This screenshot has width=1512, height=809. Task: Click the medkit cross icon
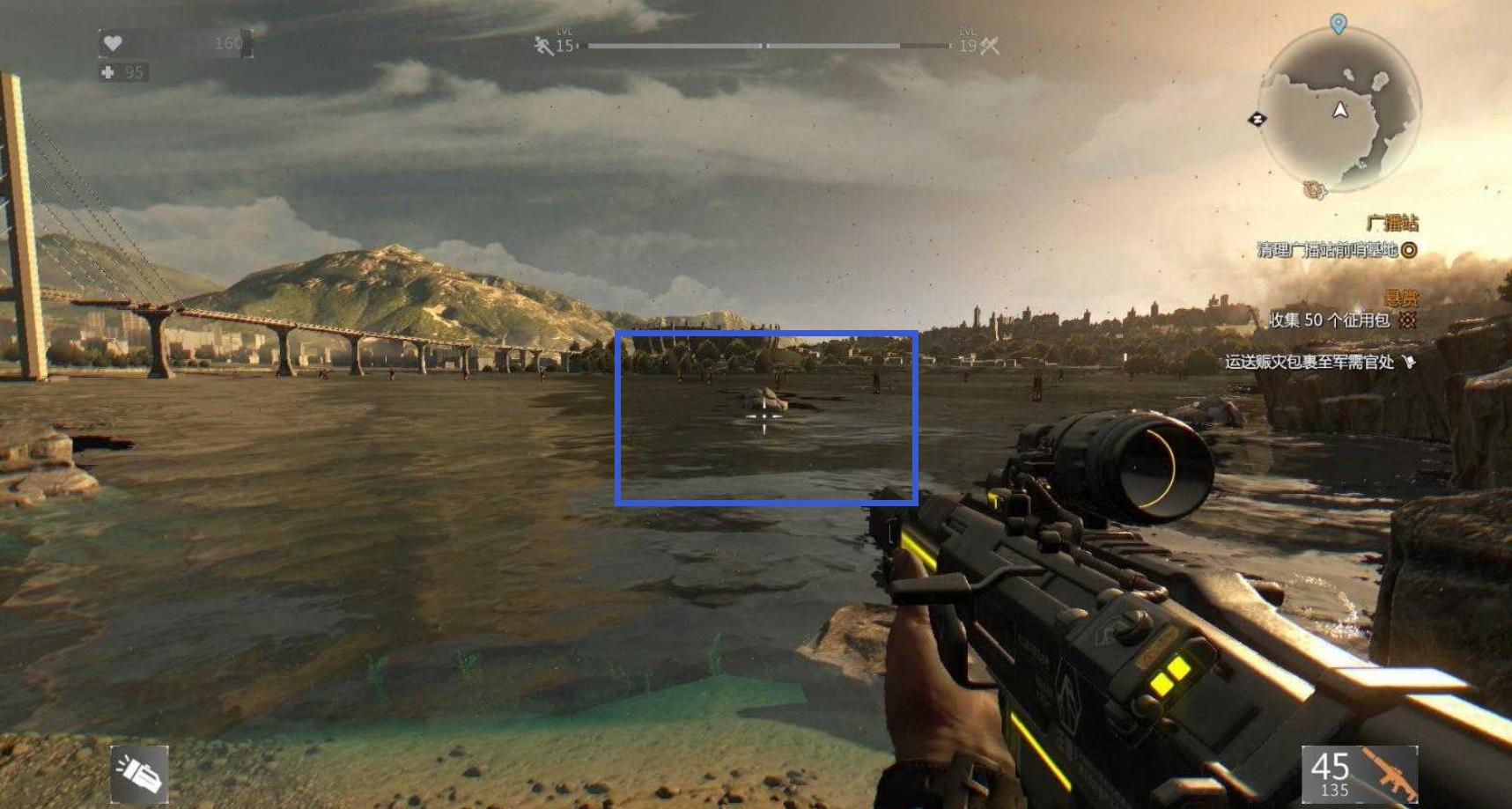click(108, 72)
